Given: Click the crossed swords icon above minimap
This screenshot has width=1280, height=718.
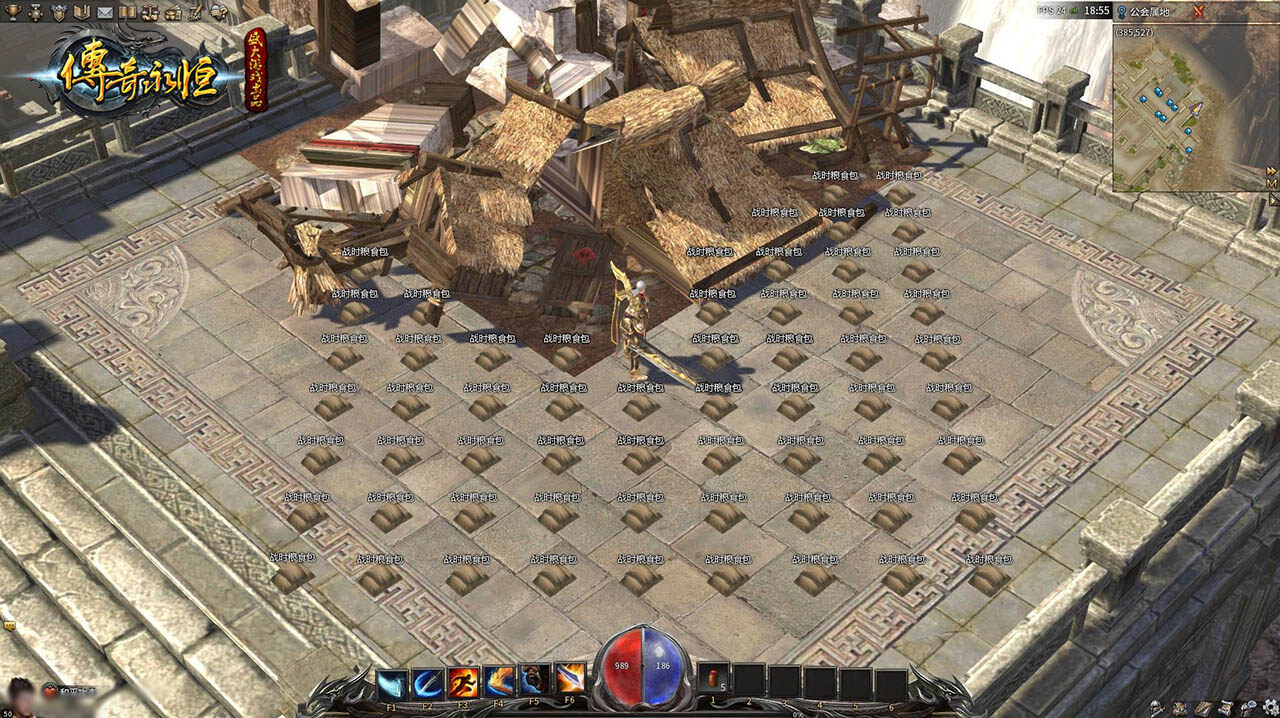Looking at the screenshot, I should (1198, 11).
